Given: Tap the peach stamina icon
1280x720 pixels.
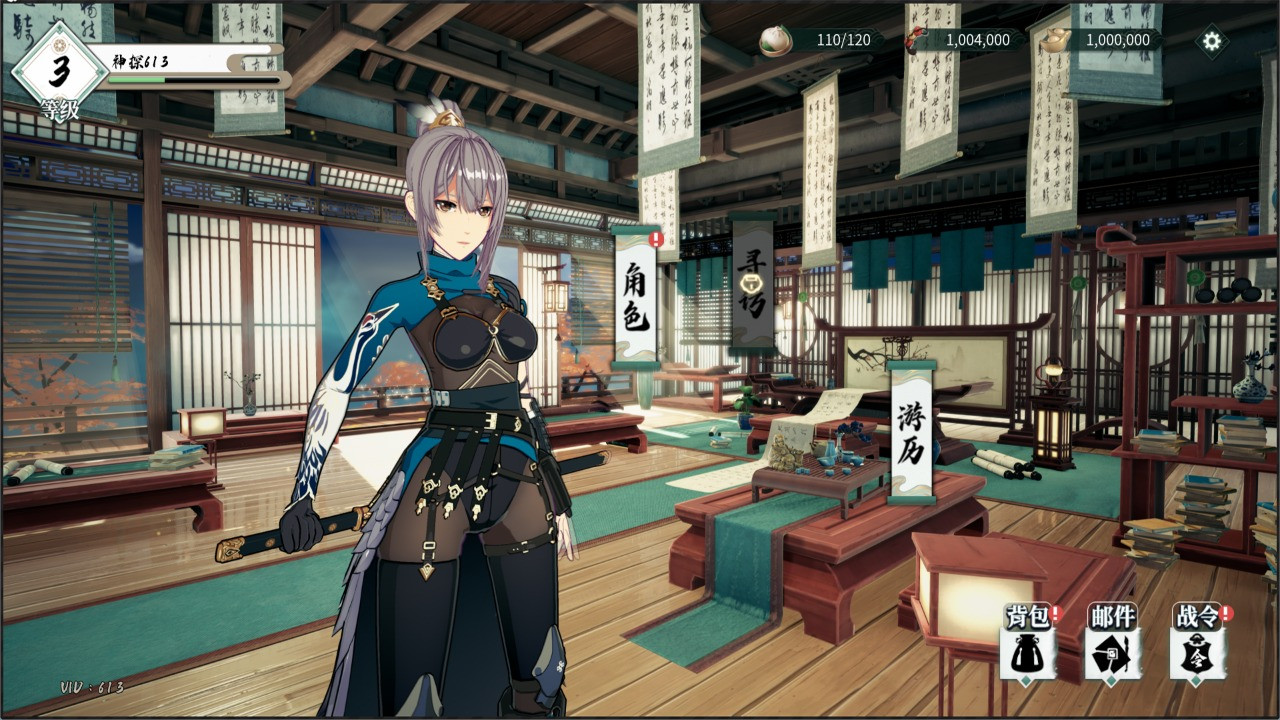Looking at the screenshot, I should [x=774, y=40].
